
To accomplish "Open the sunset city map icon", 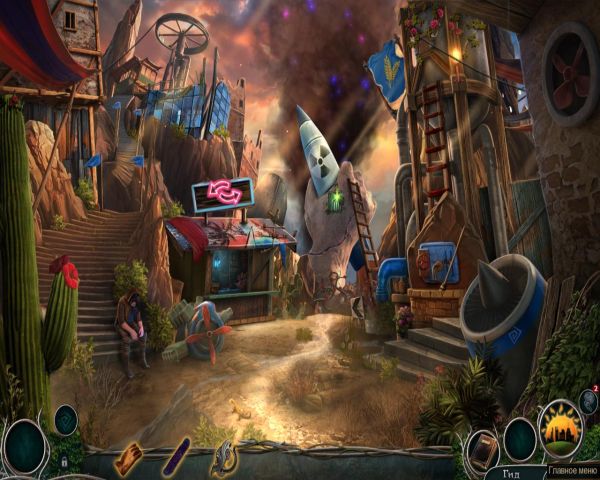I will point(560,427).
